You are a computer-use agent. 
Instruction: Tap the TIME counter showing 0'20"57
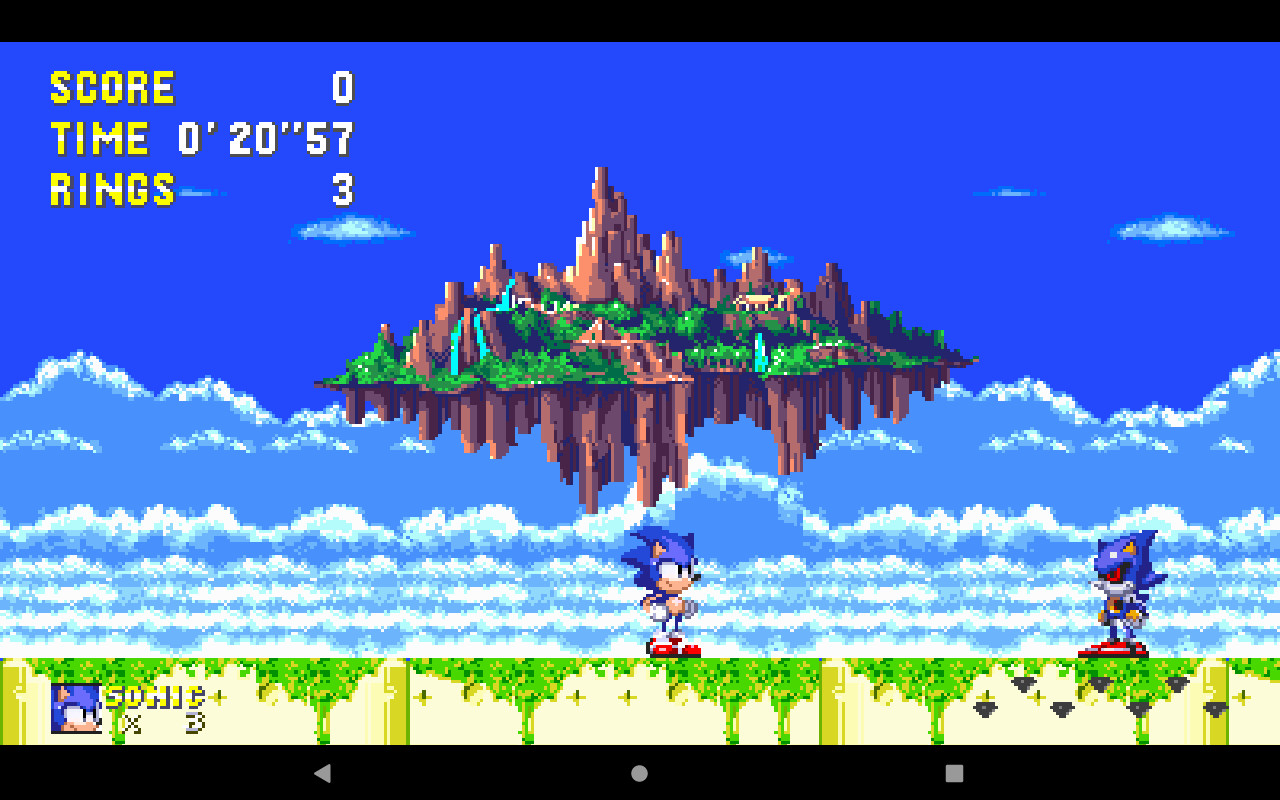(265, 139)
